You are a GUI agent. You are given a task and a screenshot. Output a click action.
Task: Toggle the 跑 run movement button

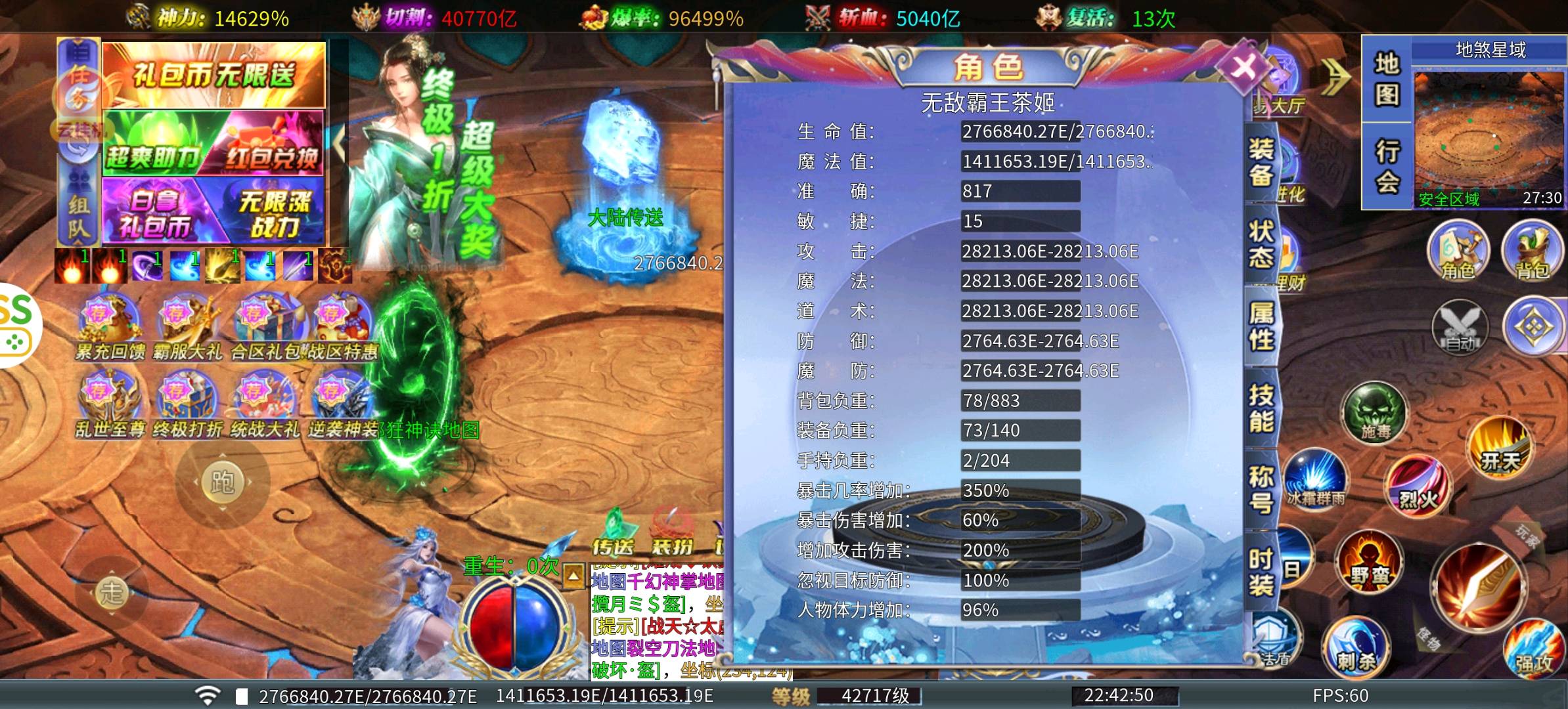point(222,483)
